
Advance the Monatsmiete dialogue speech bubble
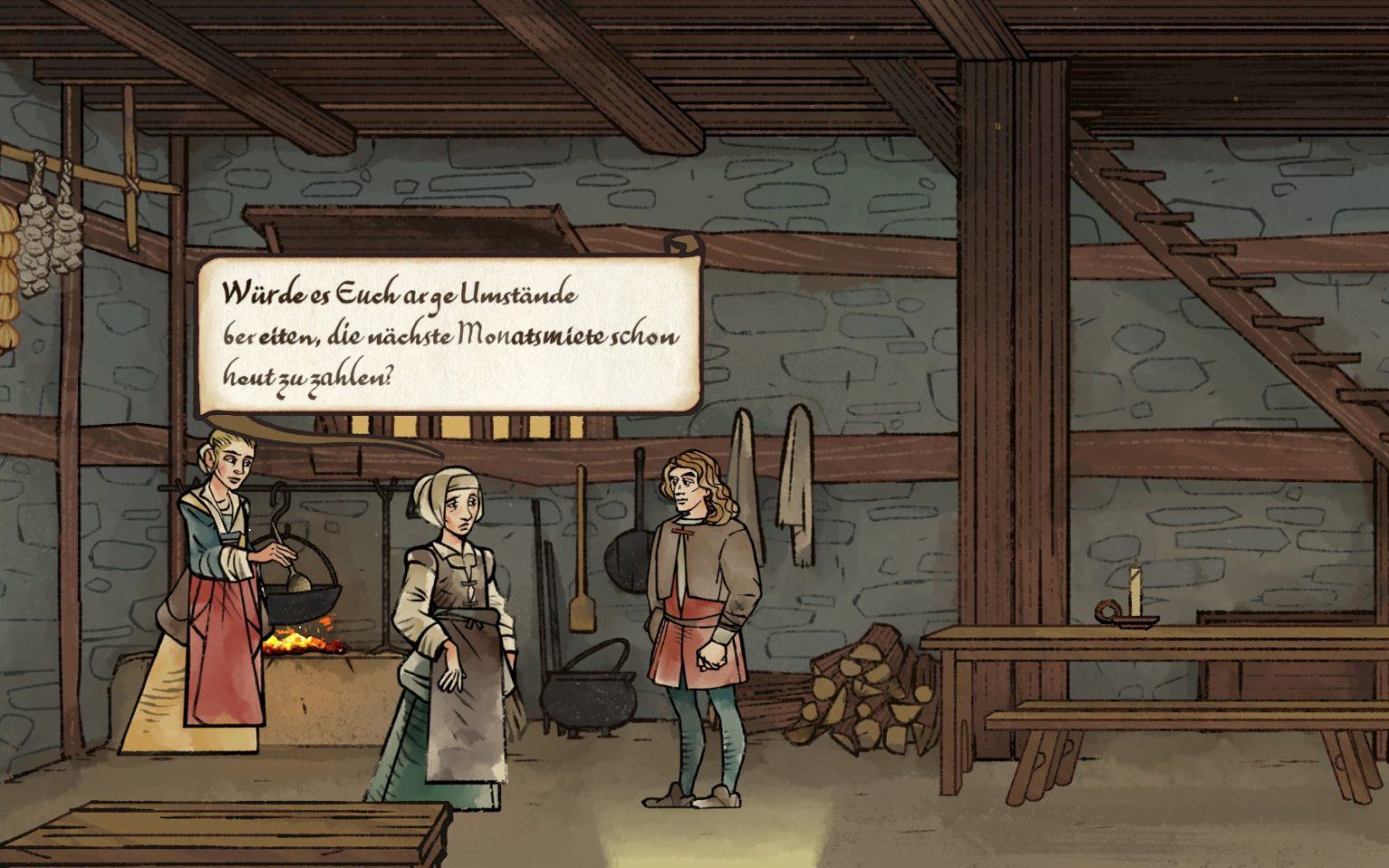pos(449,334)
